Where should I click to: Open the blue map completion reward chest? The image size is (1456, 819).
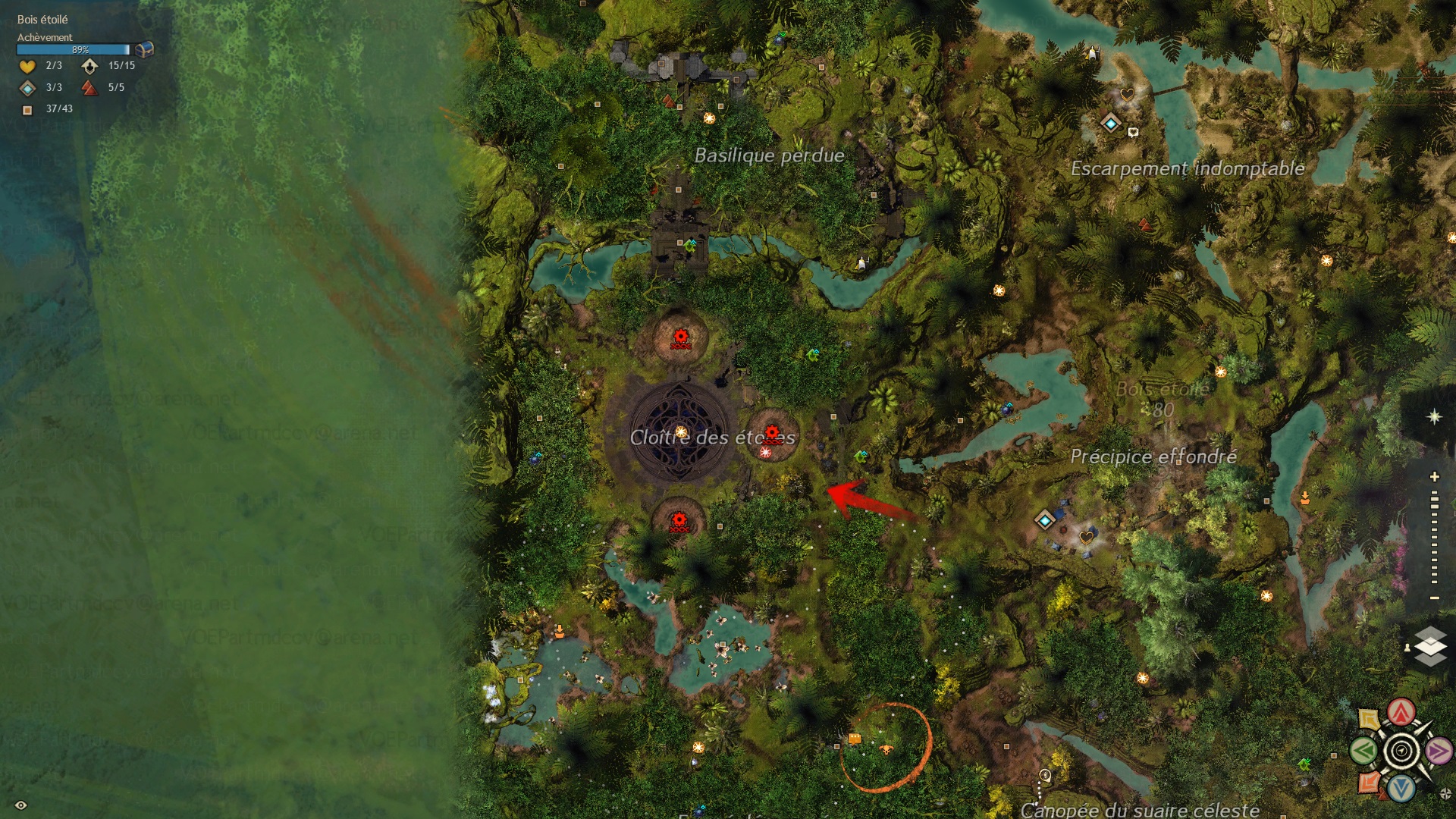point(144,49)
